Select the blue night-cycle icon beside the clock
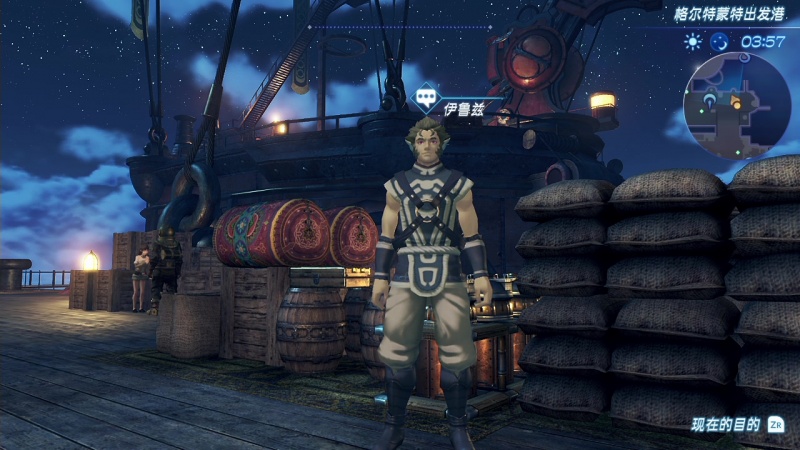Image resolution: width=800 pixels, height=450 pixels. point(719,42)
